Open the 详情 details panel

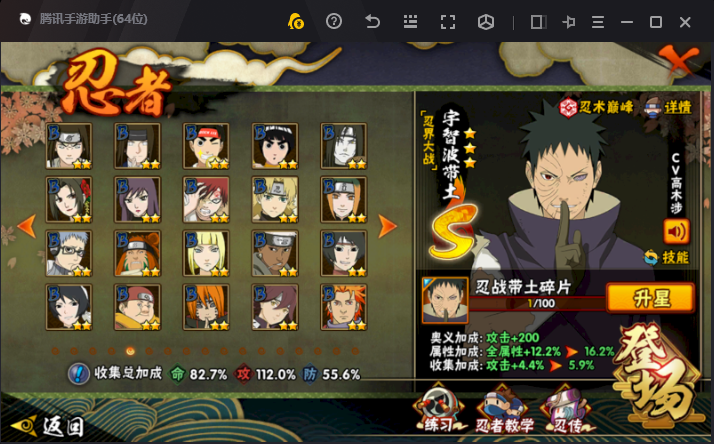tap(668, 106)
